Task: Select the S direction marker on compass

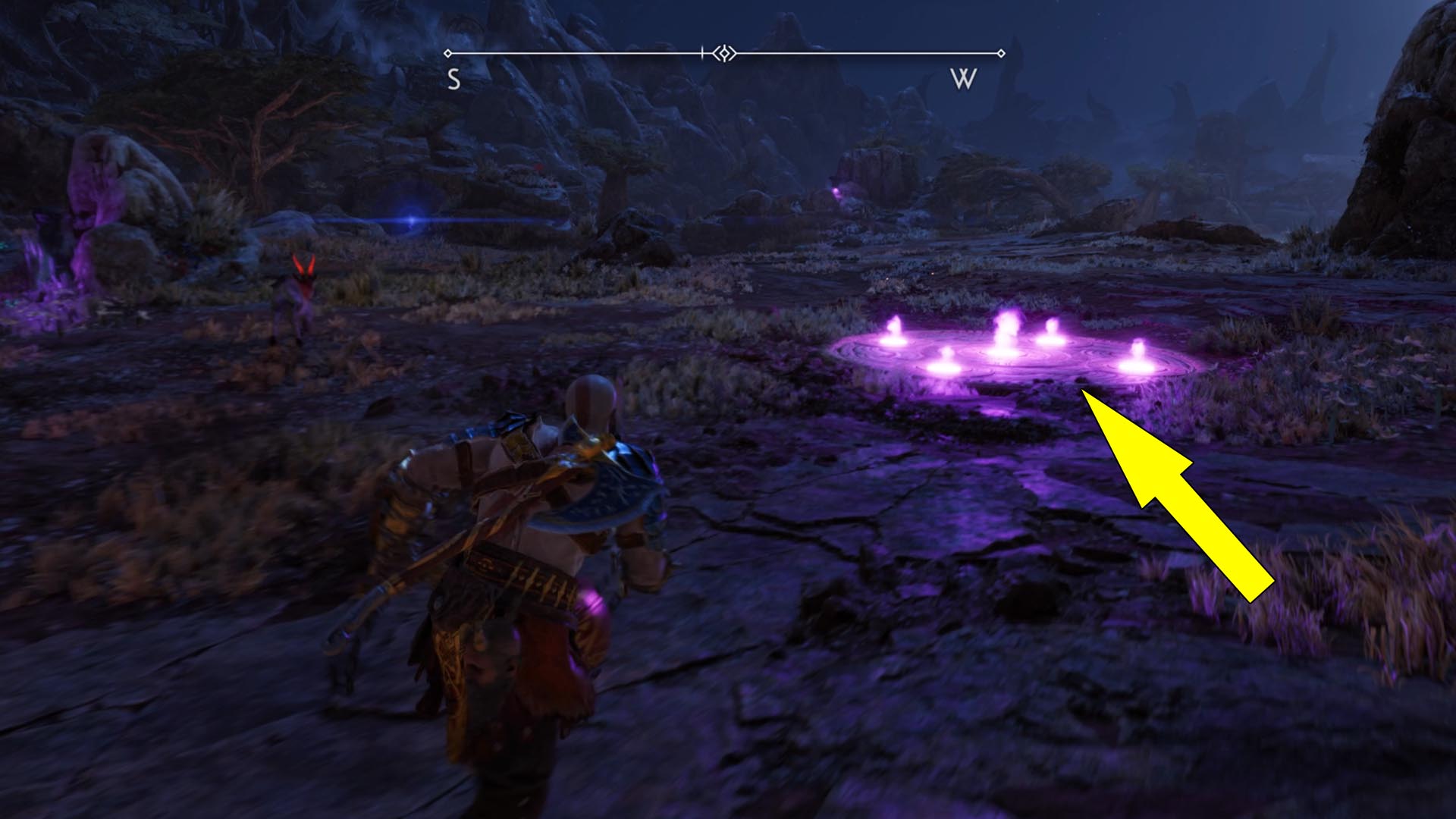Action: (x=453, y=78)
